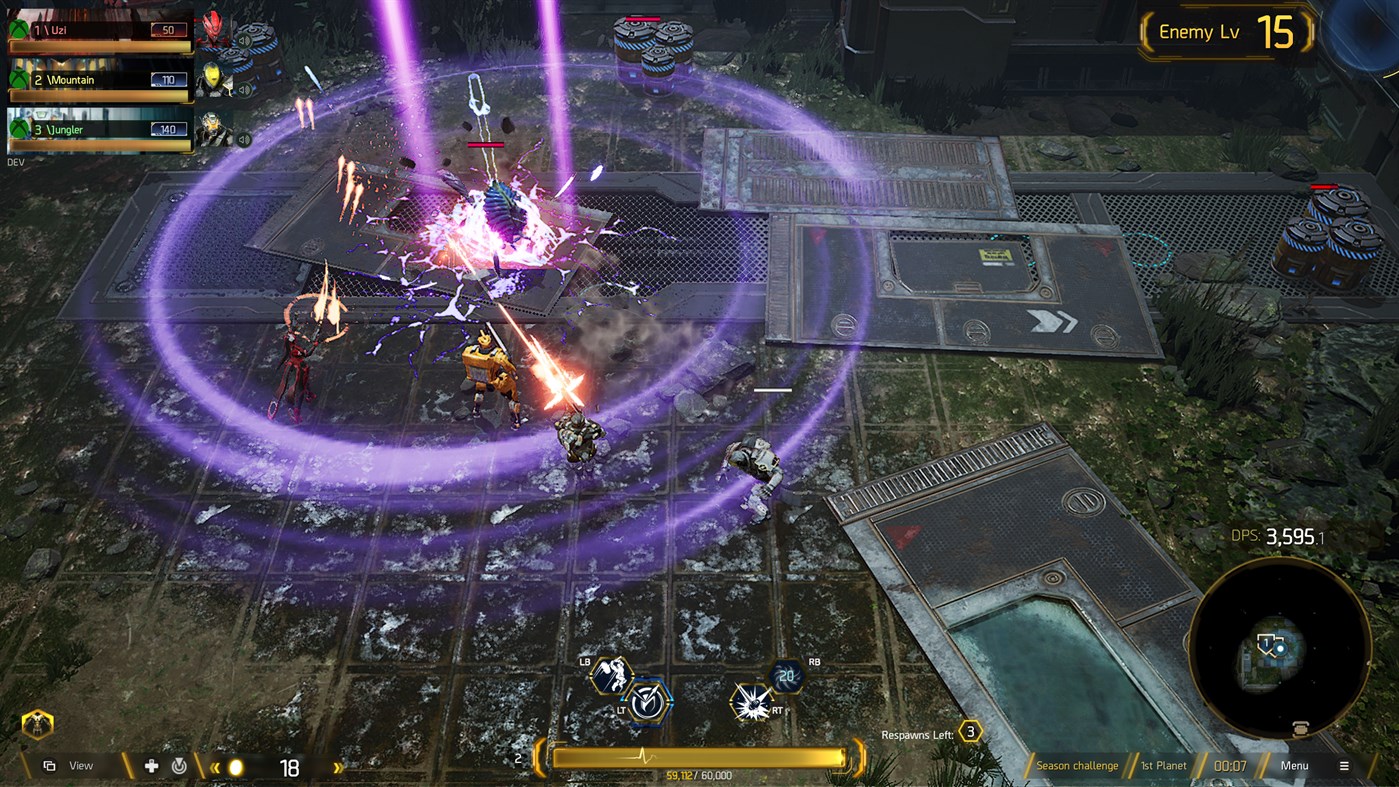The image size is (1399, 787).
Task: Open Uzi's Xbox player profile icon
Action: tap(18, 28)
